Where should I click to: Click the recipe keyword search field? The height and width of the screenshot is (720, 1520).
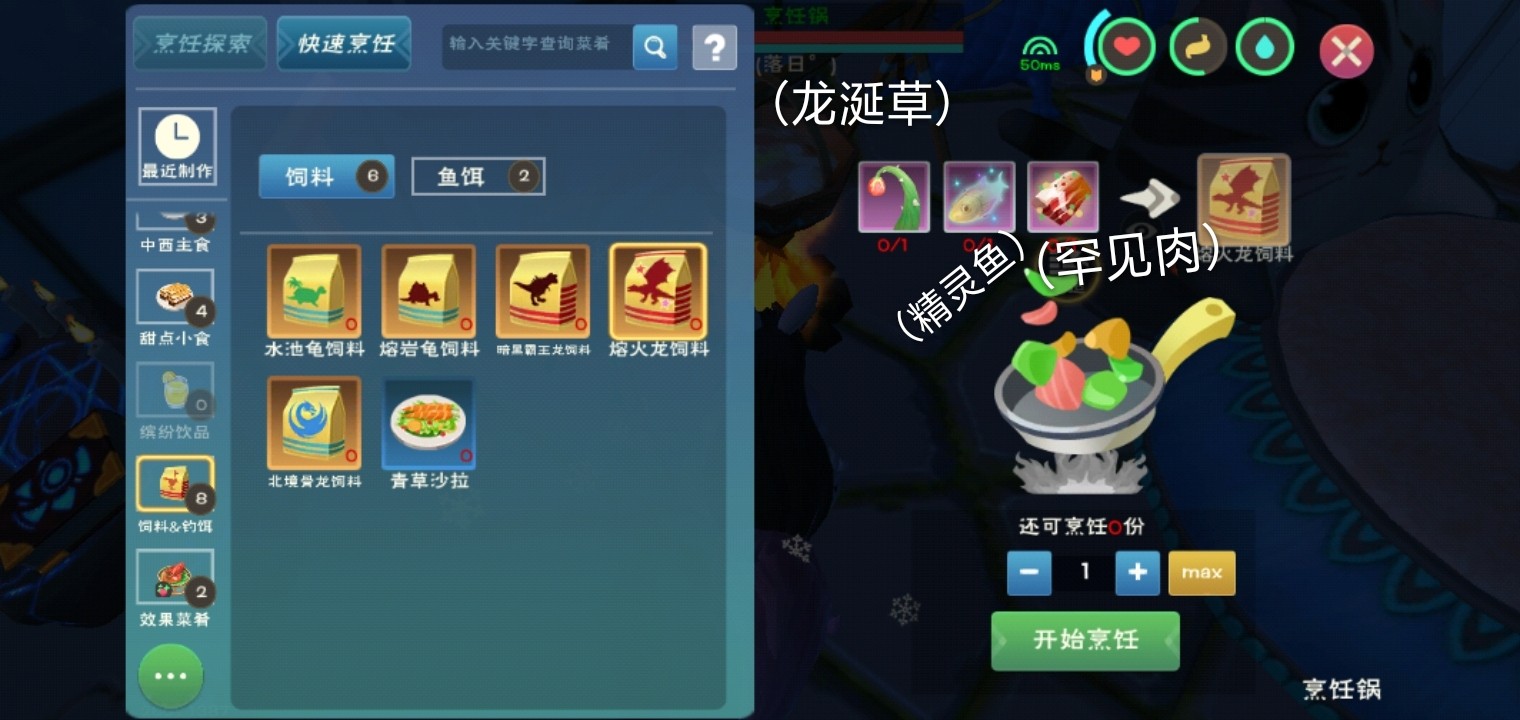[x=535, y=46]
